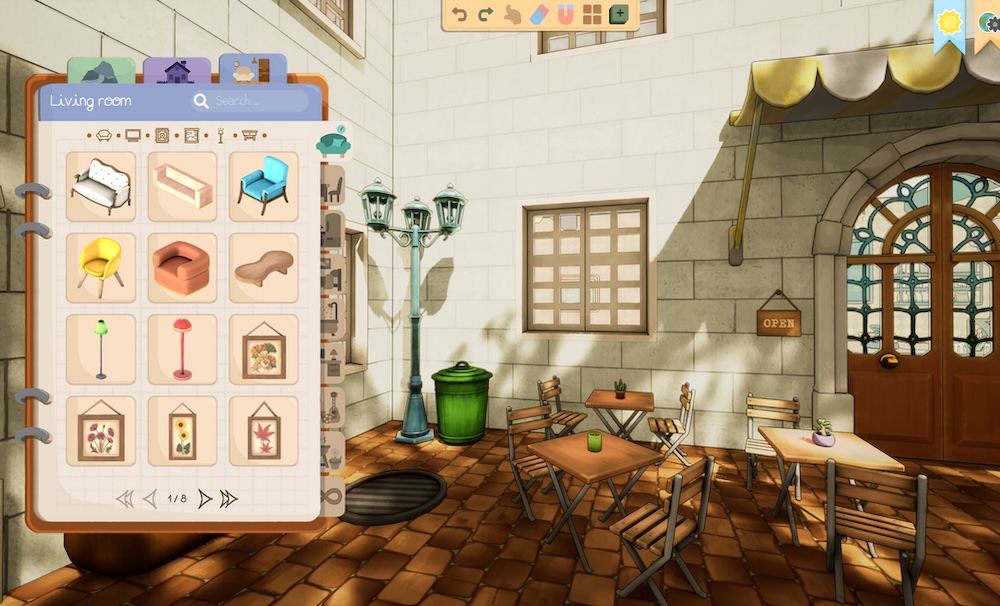Choose the sunflower framed picture

coord(182,431)
